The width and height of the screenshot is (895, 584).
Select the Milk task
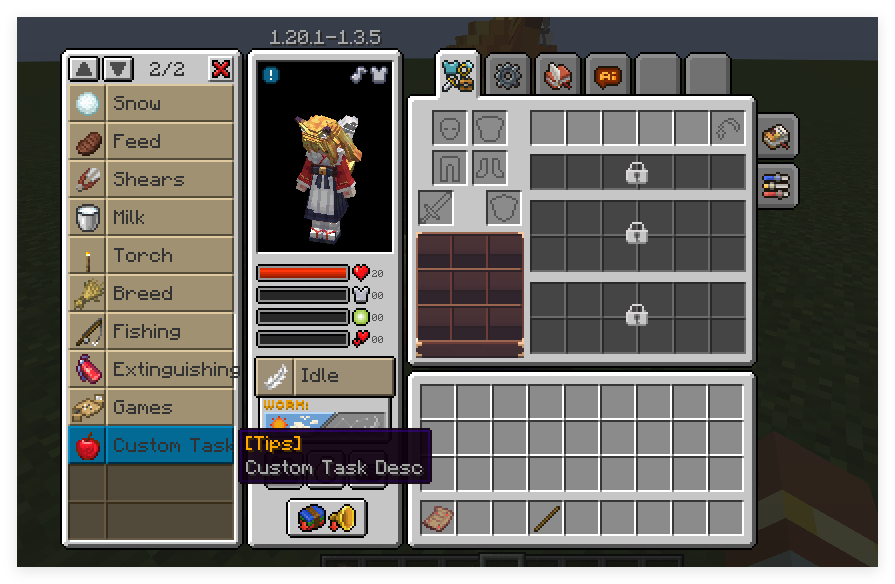[152, 218]
